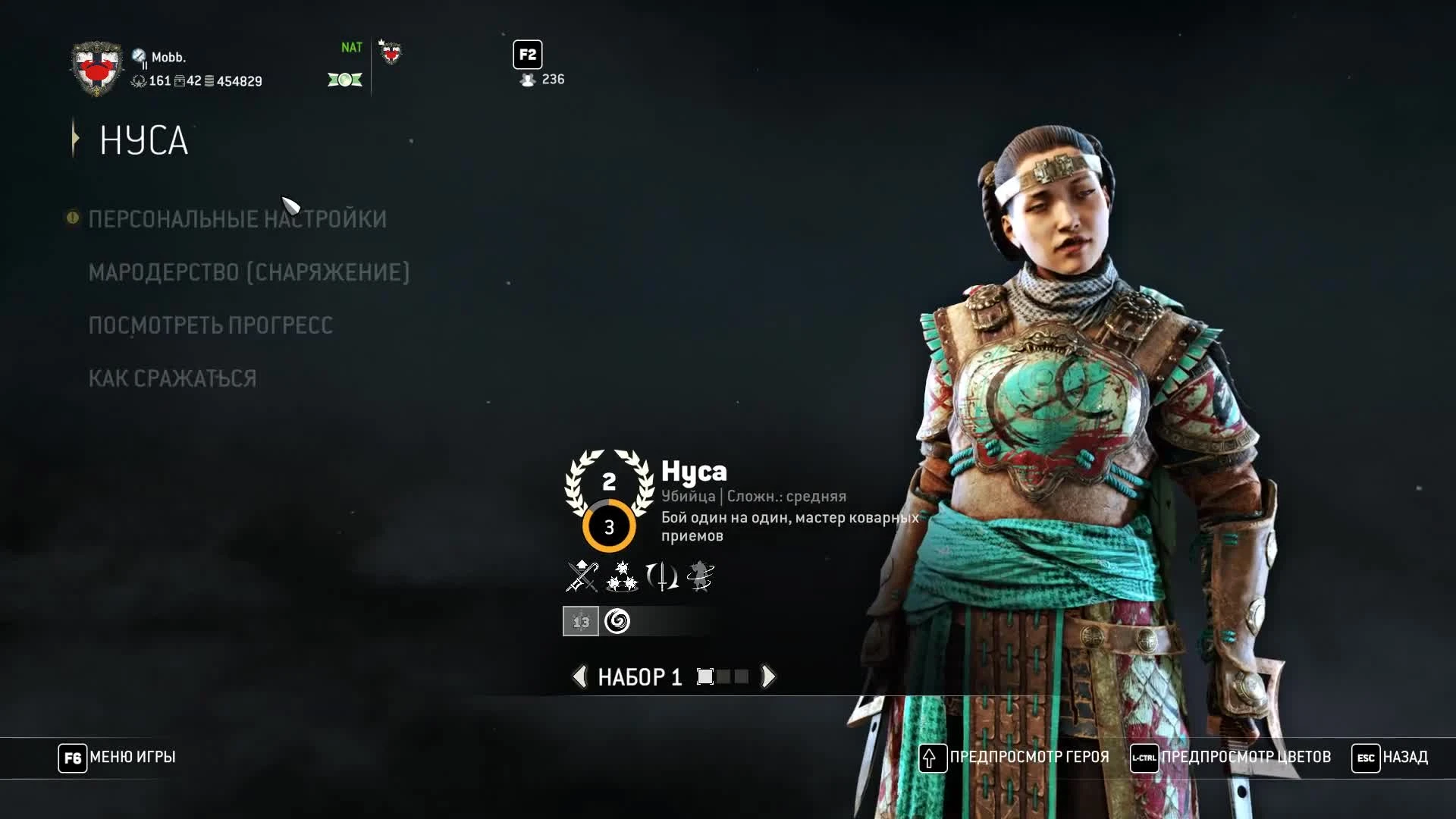This screenshot has height=819, width=1456.
Task: Select the crossed swords feat icon
Action: [580, 576]
